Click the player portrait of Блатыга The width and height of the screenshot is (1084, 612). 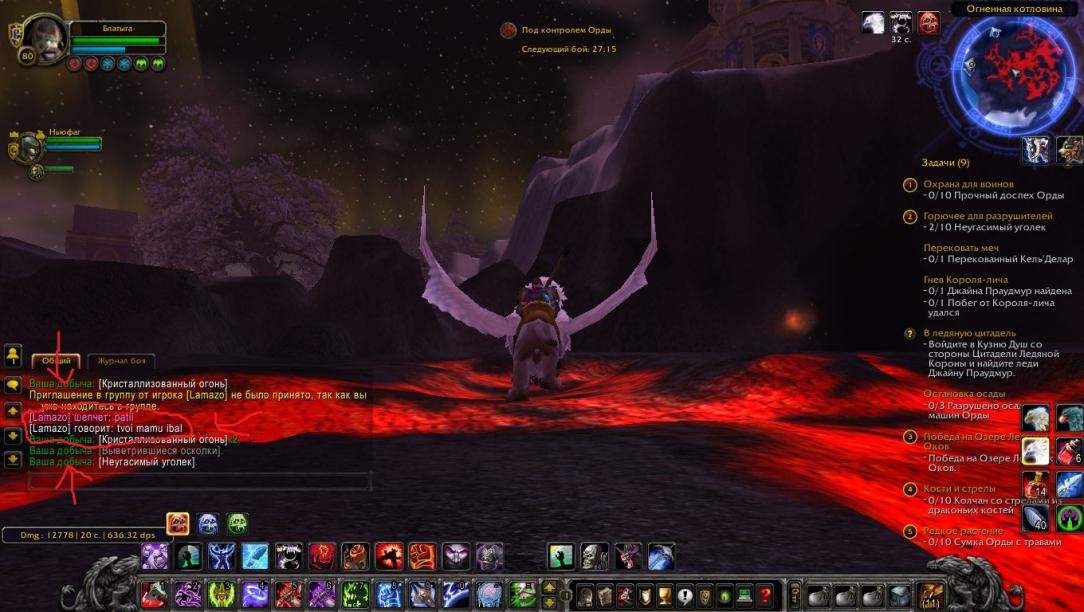(45, 39)
